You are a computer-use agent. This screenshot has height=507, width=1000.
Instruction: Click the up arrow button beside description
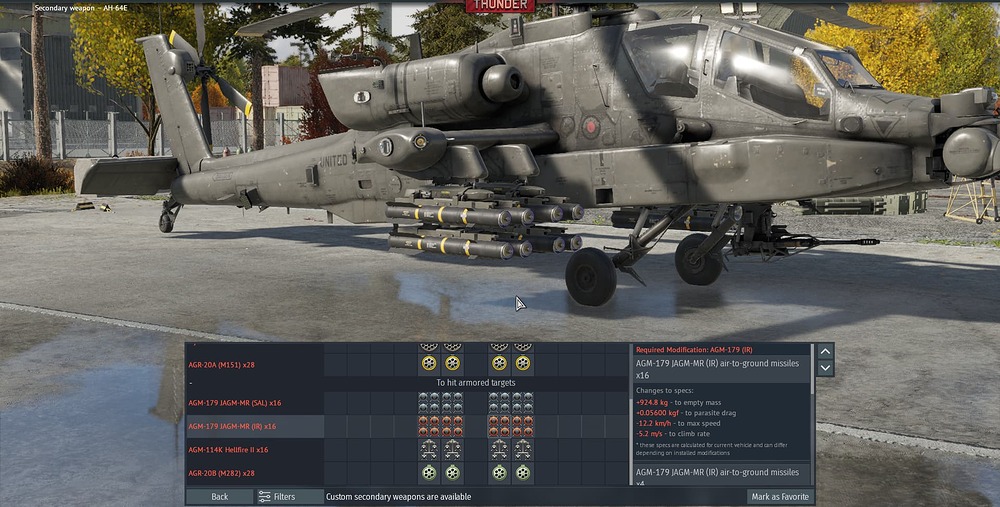click(x=825, y=351)
